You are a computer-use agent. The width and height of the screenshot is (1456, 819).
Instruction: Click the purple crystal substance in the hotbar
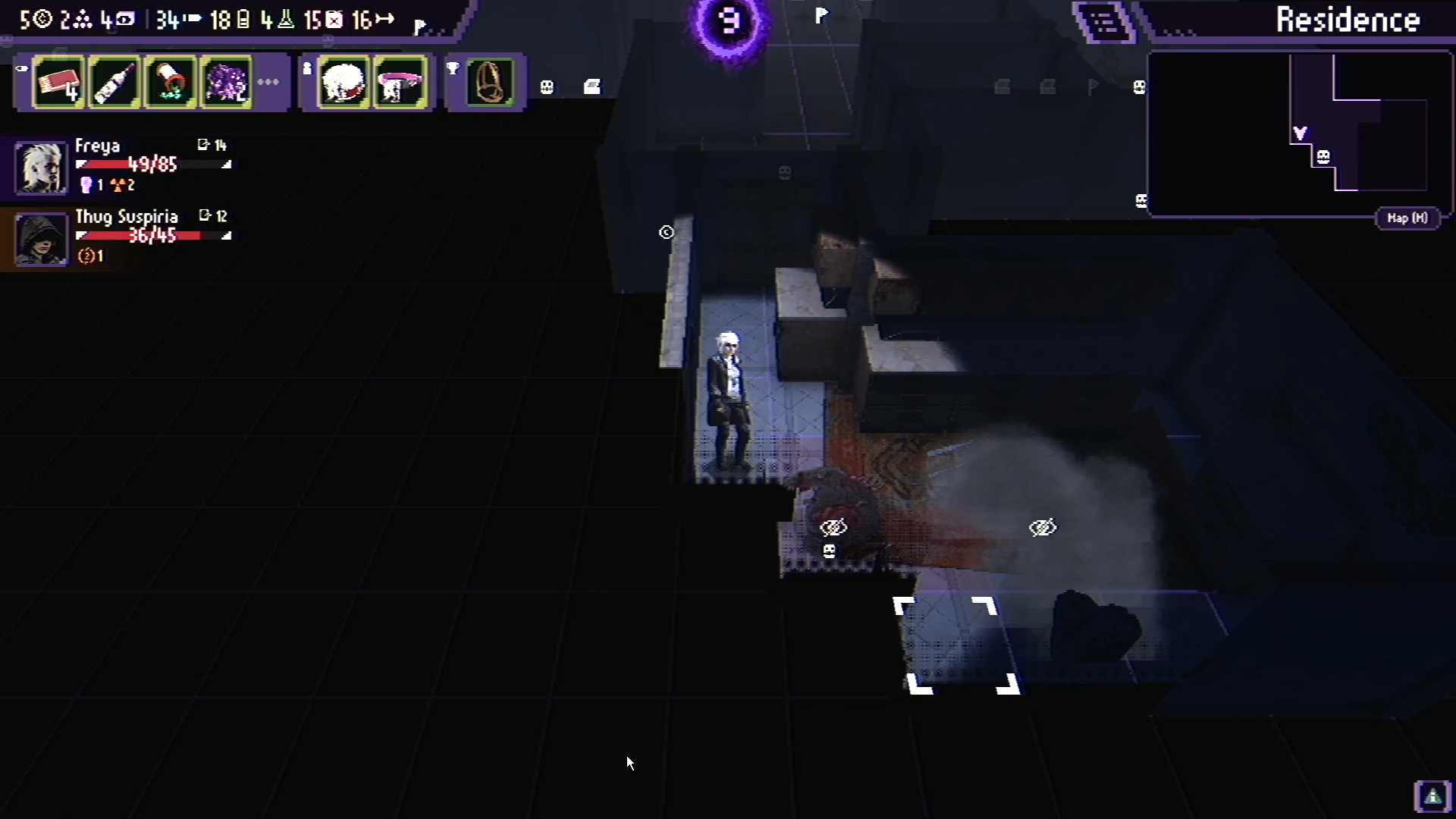click(x=225, y=82)
